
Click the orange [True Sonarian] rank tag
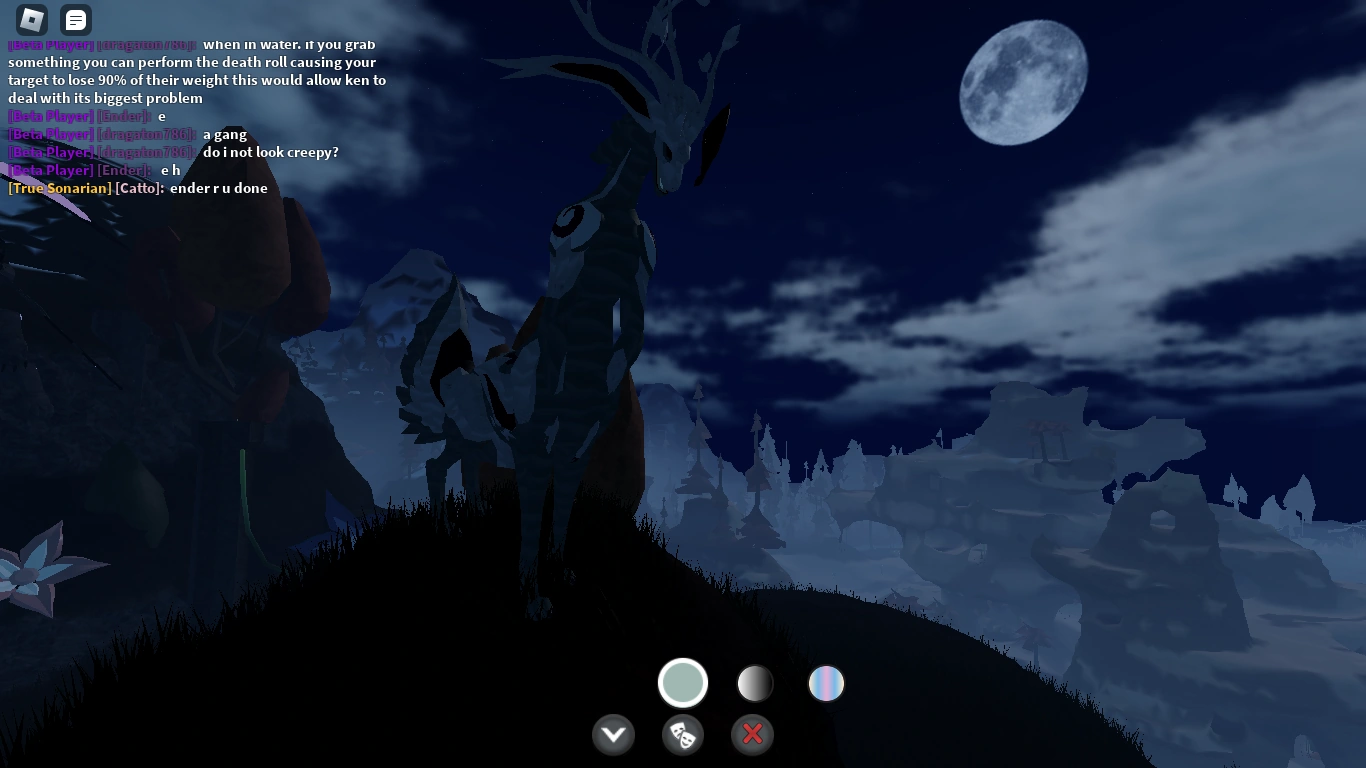(x=58, y=188)
